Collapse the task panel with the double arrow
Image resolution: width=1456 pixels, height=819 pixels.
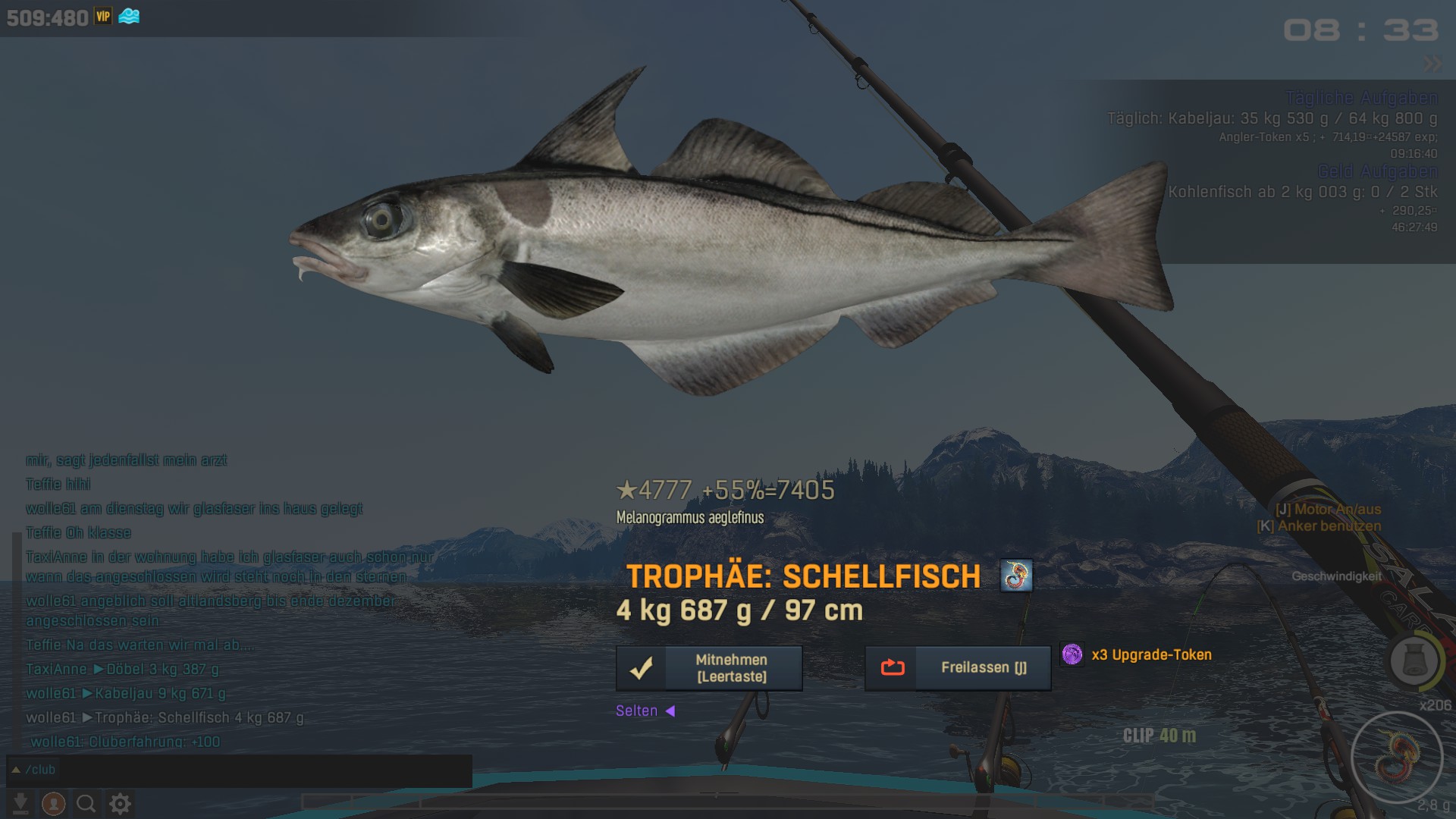coord(1432,64)
